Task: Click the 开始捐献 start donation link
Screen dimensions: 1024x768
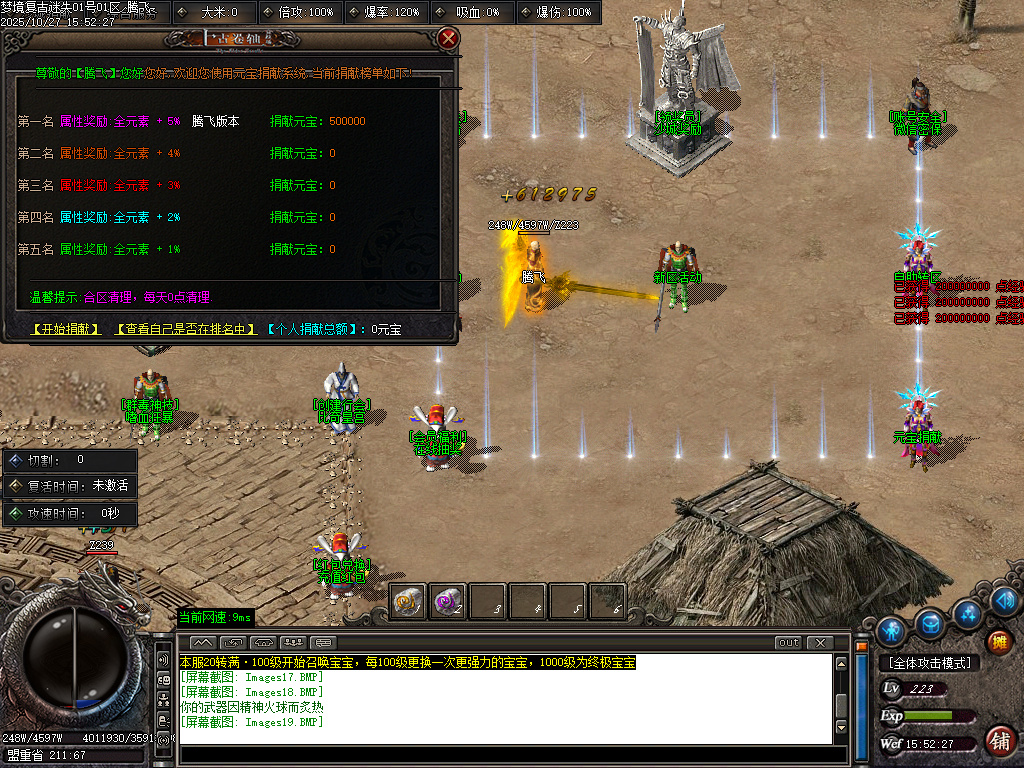Action: (x=66, y=329)
